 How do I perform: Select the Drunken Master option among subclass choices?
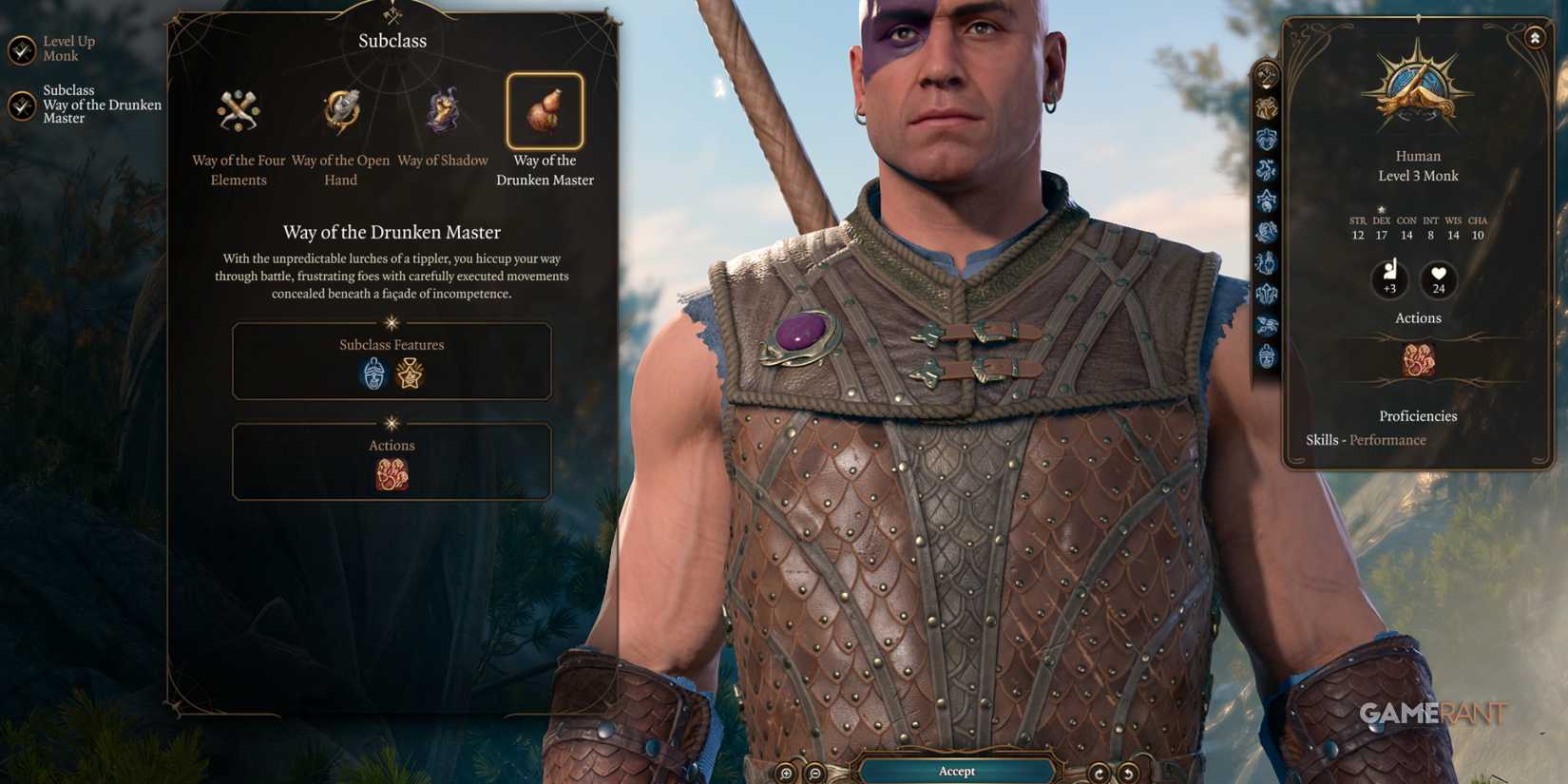pyautogui.click(x=545, y=111)
